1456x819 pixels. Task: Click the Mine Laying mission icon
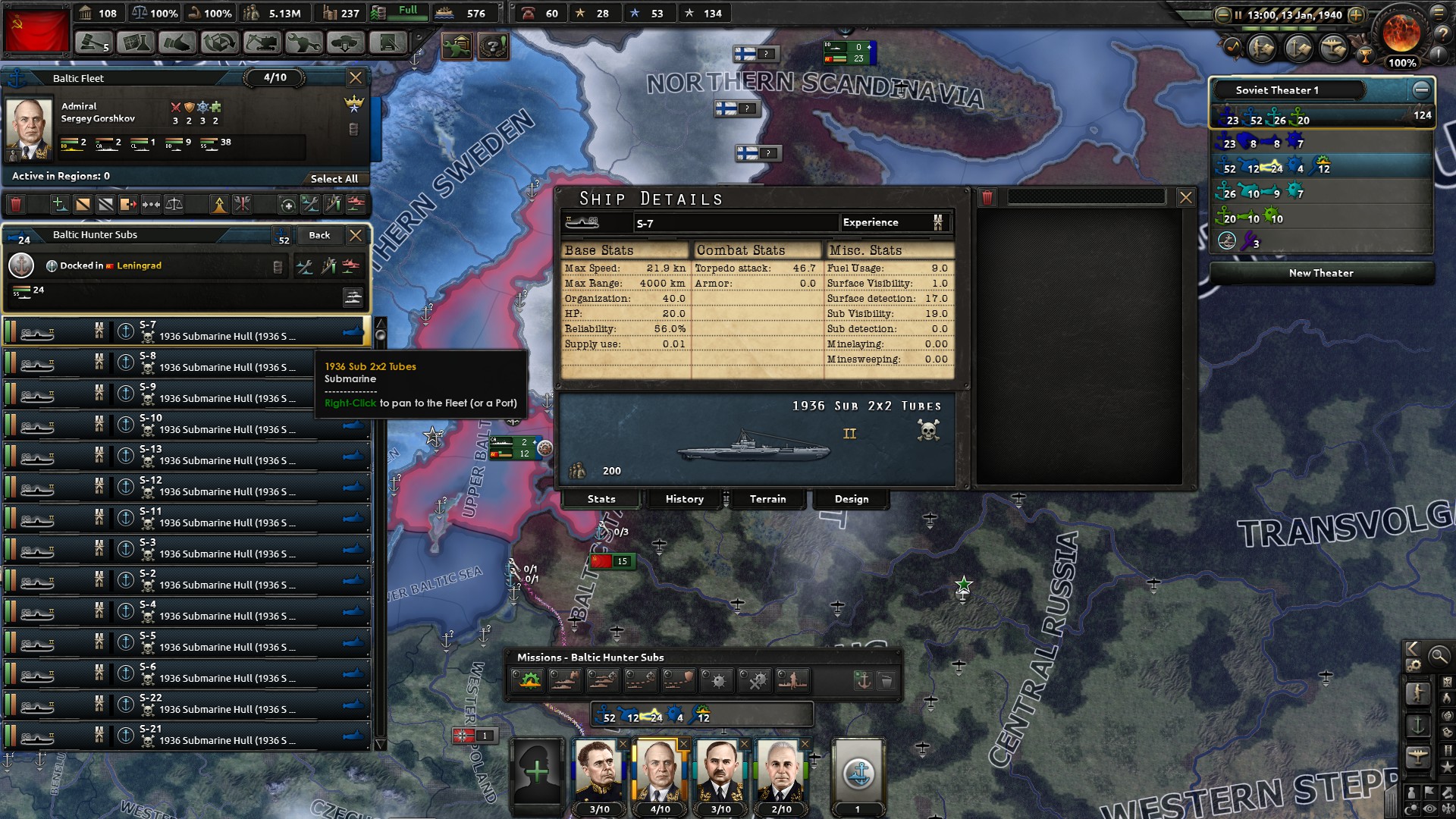[718, 680]
